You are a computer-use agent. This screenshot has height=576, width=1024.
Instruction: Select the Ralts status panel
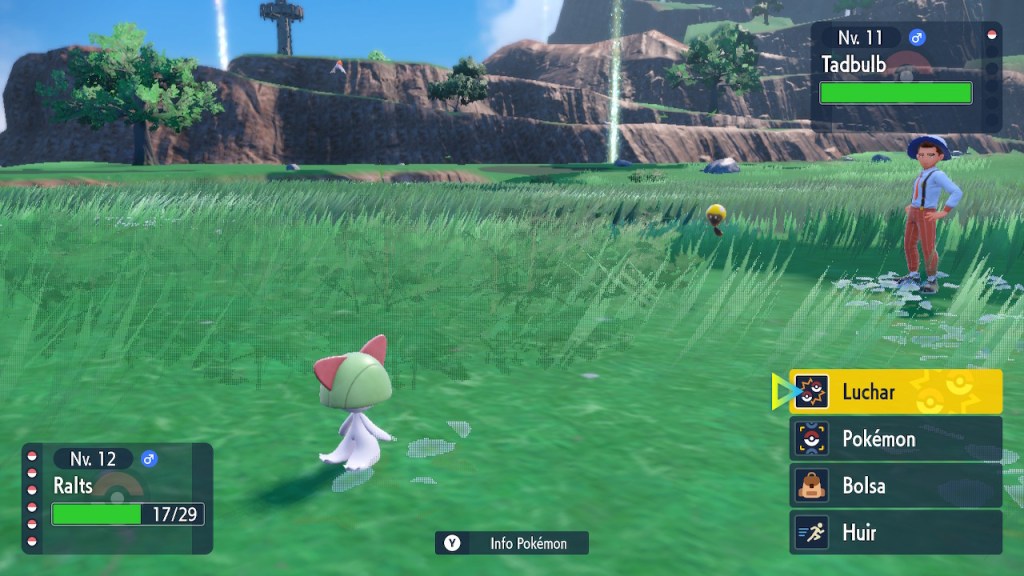[x=118, y=498]
